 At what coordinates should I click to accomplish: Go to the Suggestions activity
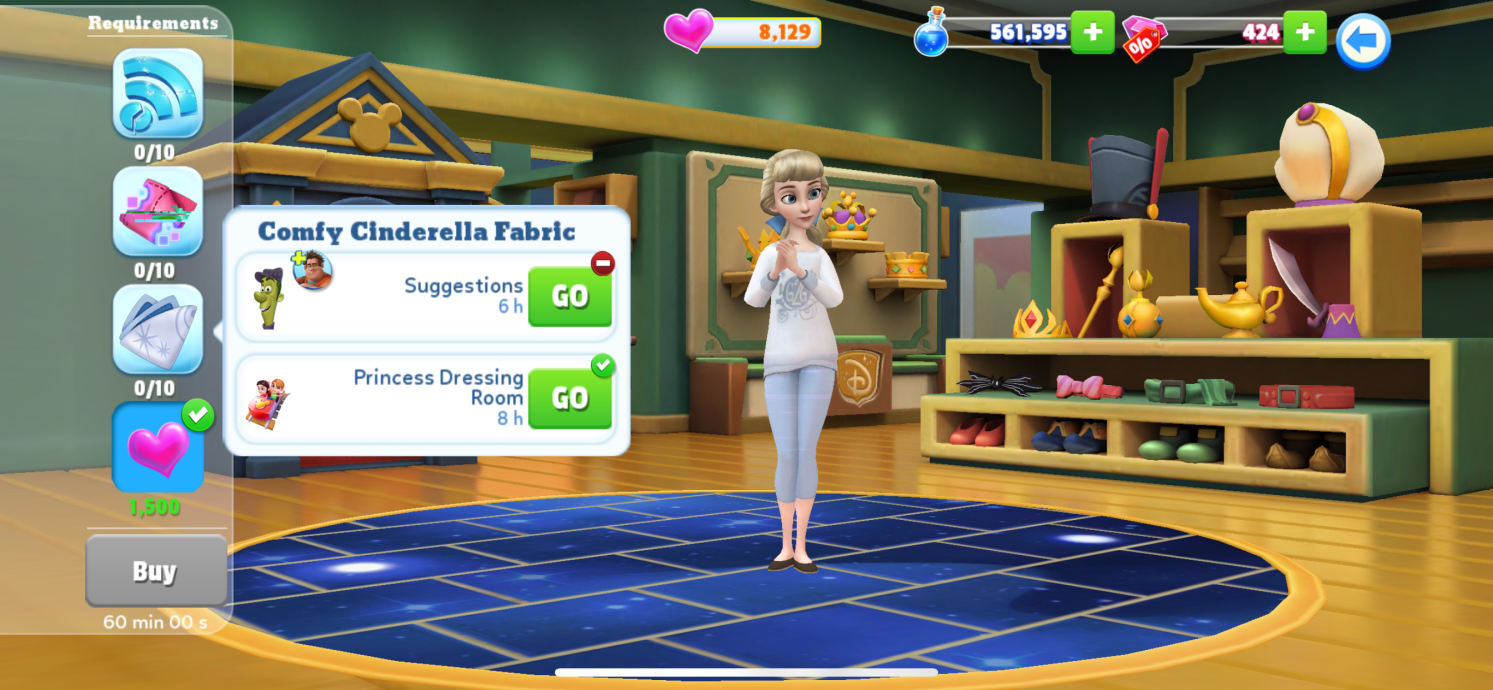(569, 296)
